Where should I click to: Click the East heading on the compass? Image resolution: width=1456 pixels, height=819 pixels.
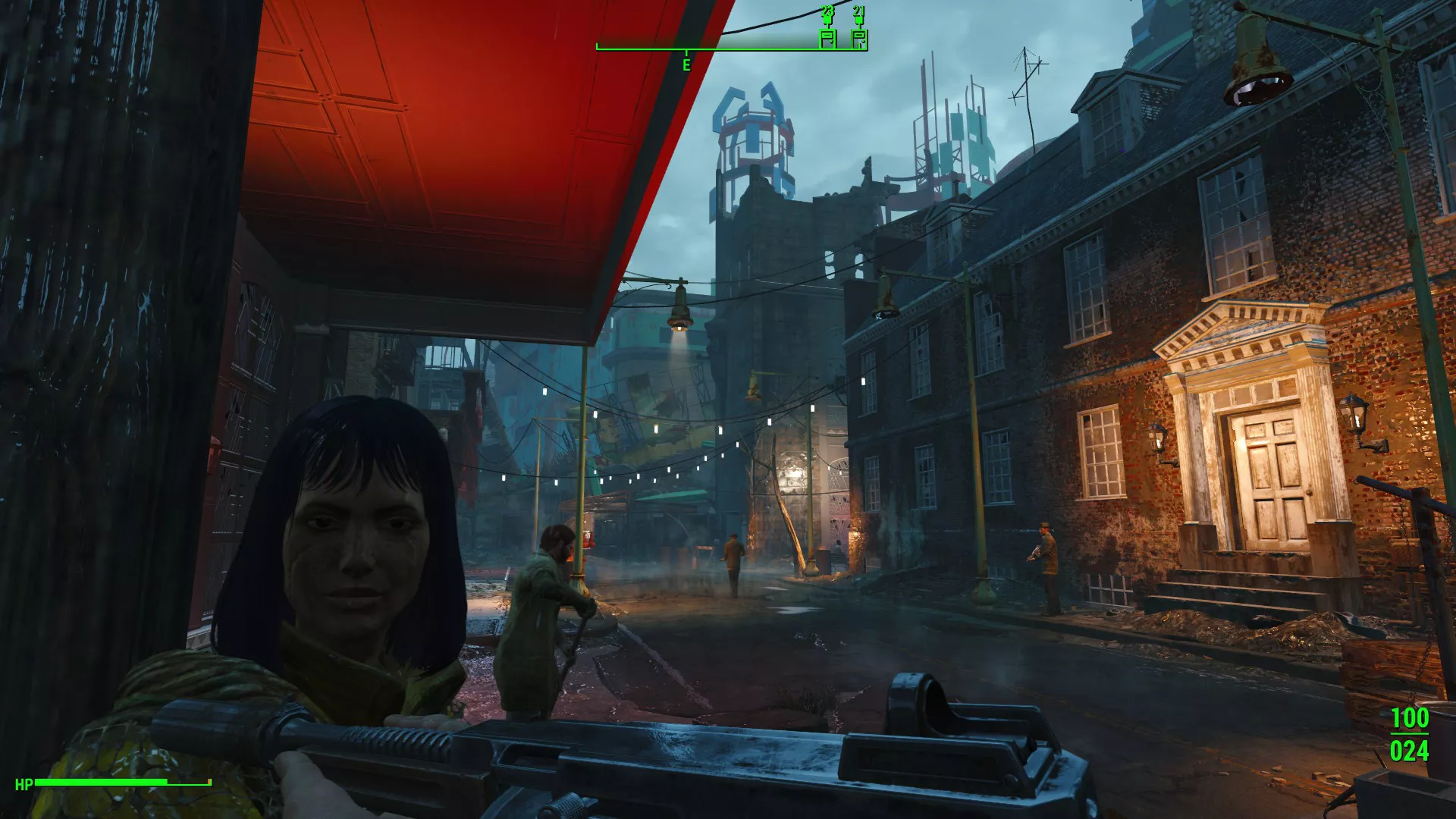click(686, 64)
